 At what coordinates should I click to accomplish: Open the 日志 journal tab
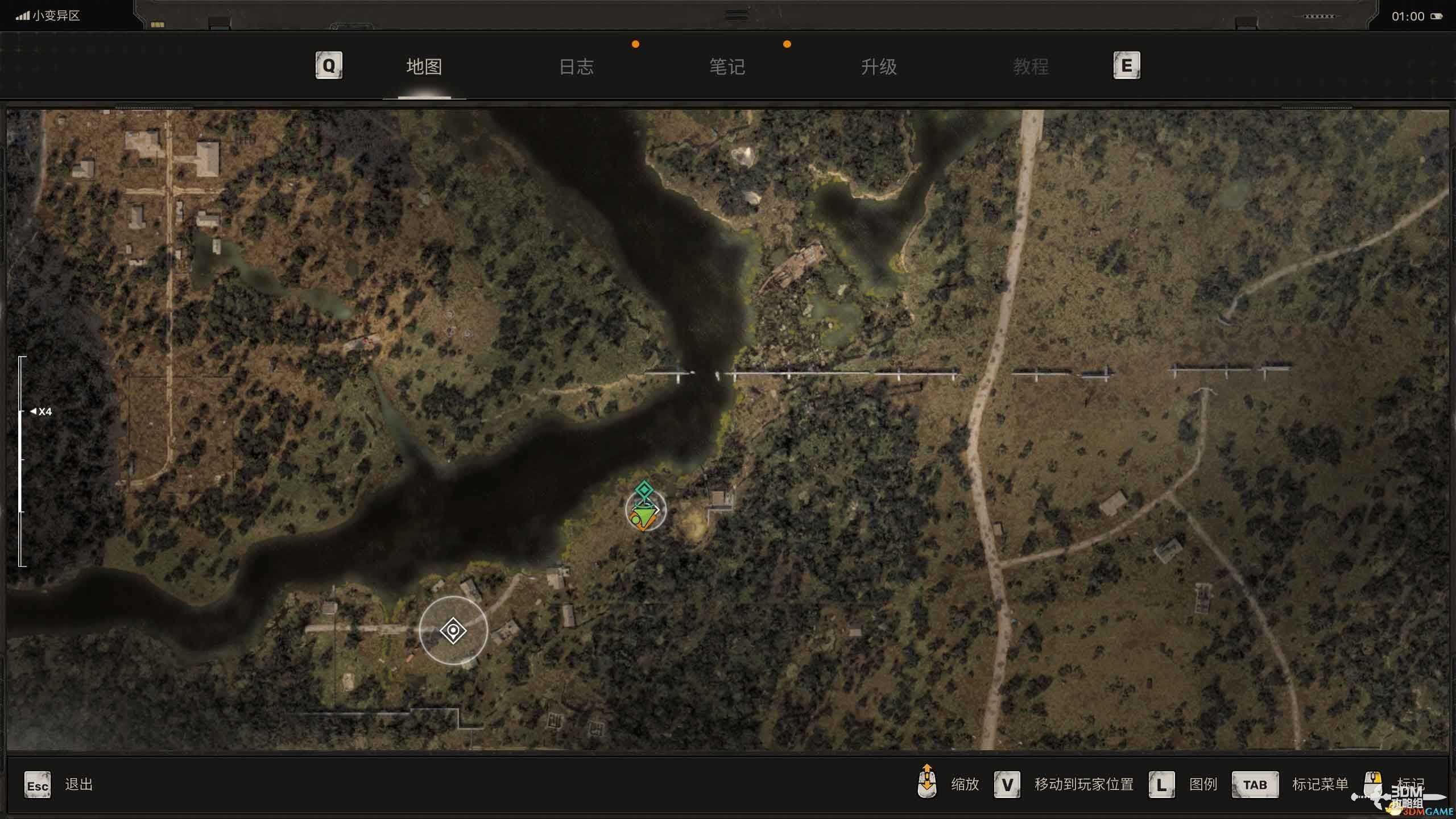[576, 67]
